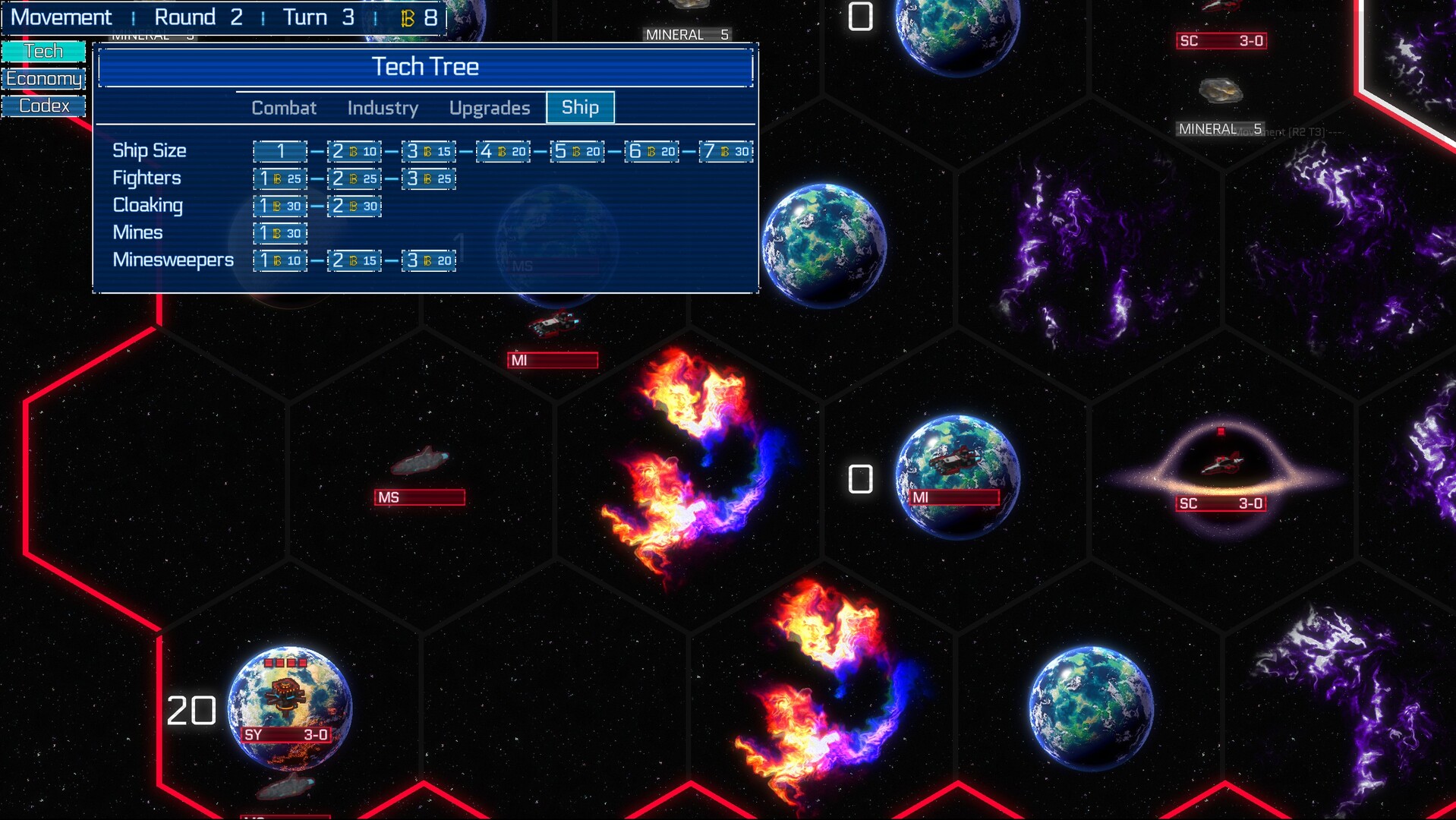Research Ship Size level 2
Image resolution: width=1456 pixels, height=820 pixels.
click(x=355, y=151)
